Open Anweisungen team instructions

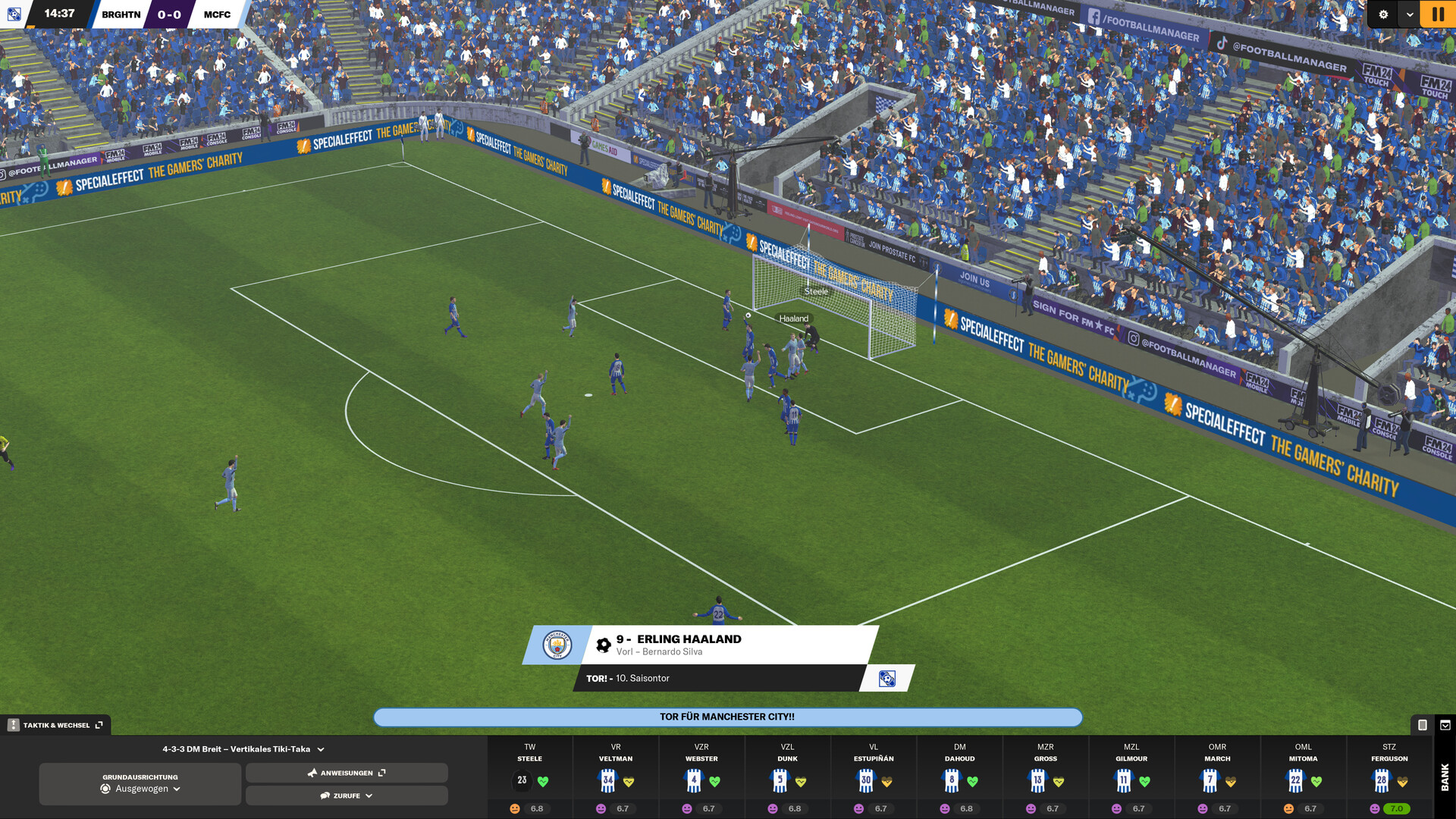tap(347, 773)
